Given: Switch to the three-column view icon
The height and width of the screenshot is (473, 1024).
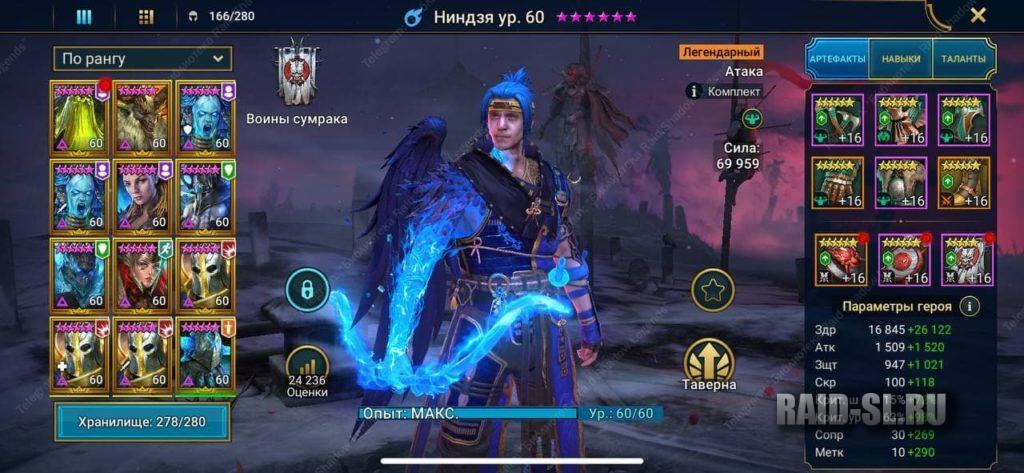Looking at the screenshot, I should [84, 16].
